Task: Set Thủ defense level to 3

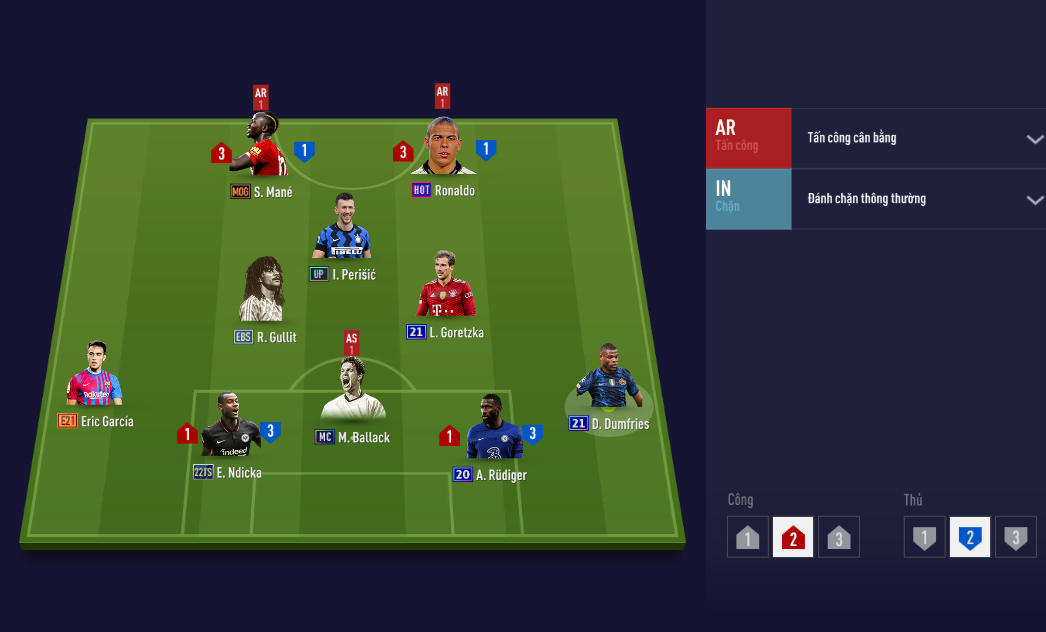Action: click(1015, 537)
